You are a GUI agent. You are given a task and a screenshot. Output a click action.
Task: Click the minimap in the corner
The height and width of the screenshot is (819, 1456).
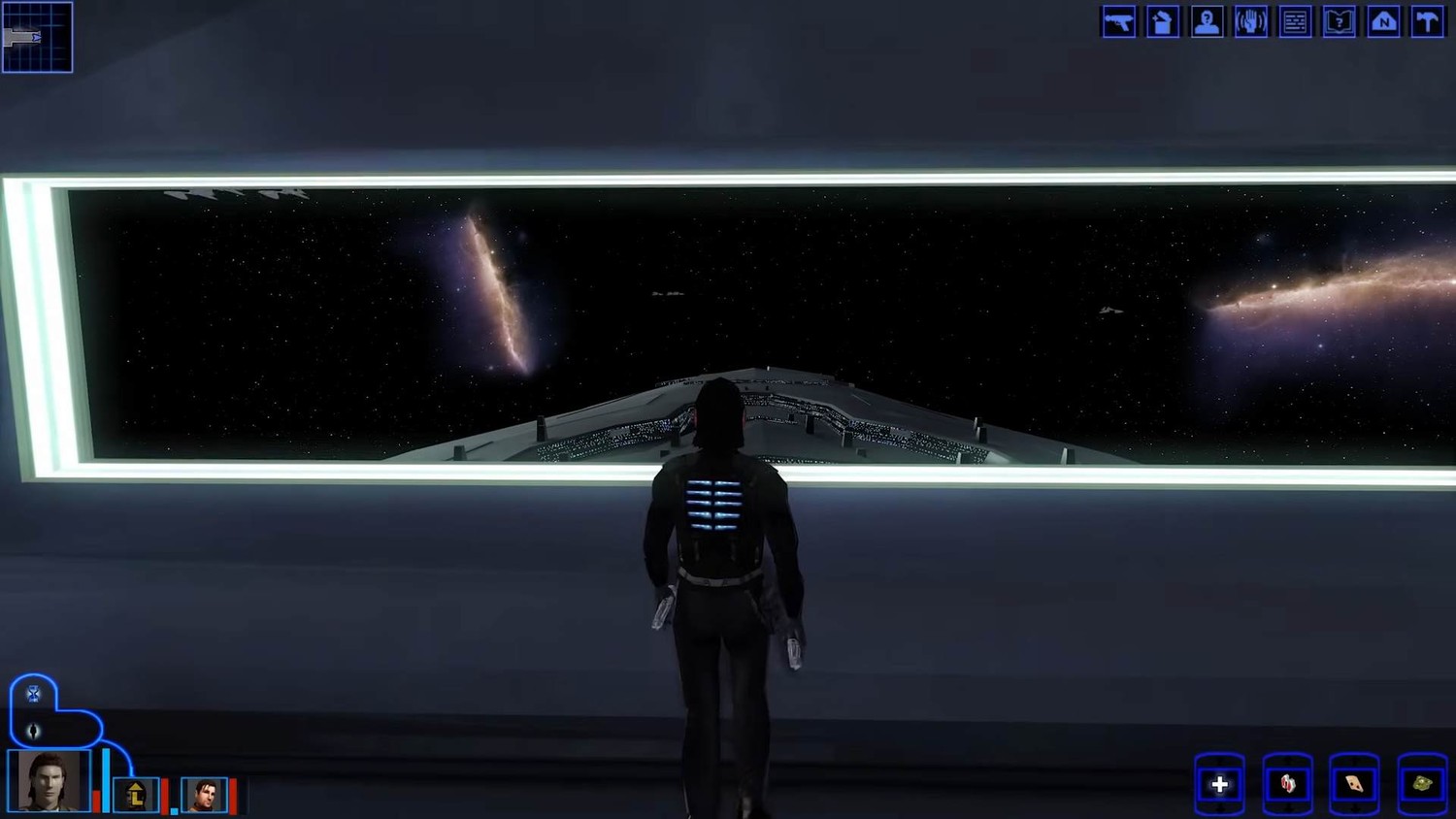click(x=37, y=37)
